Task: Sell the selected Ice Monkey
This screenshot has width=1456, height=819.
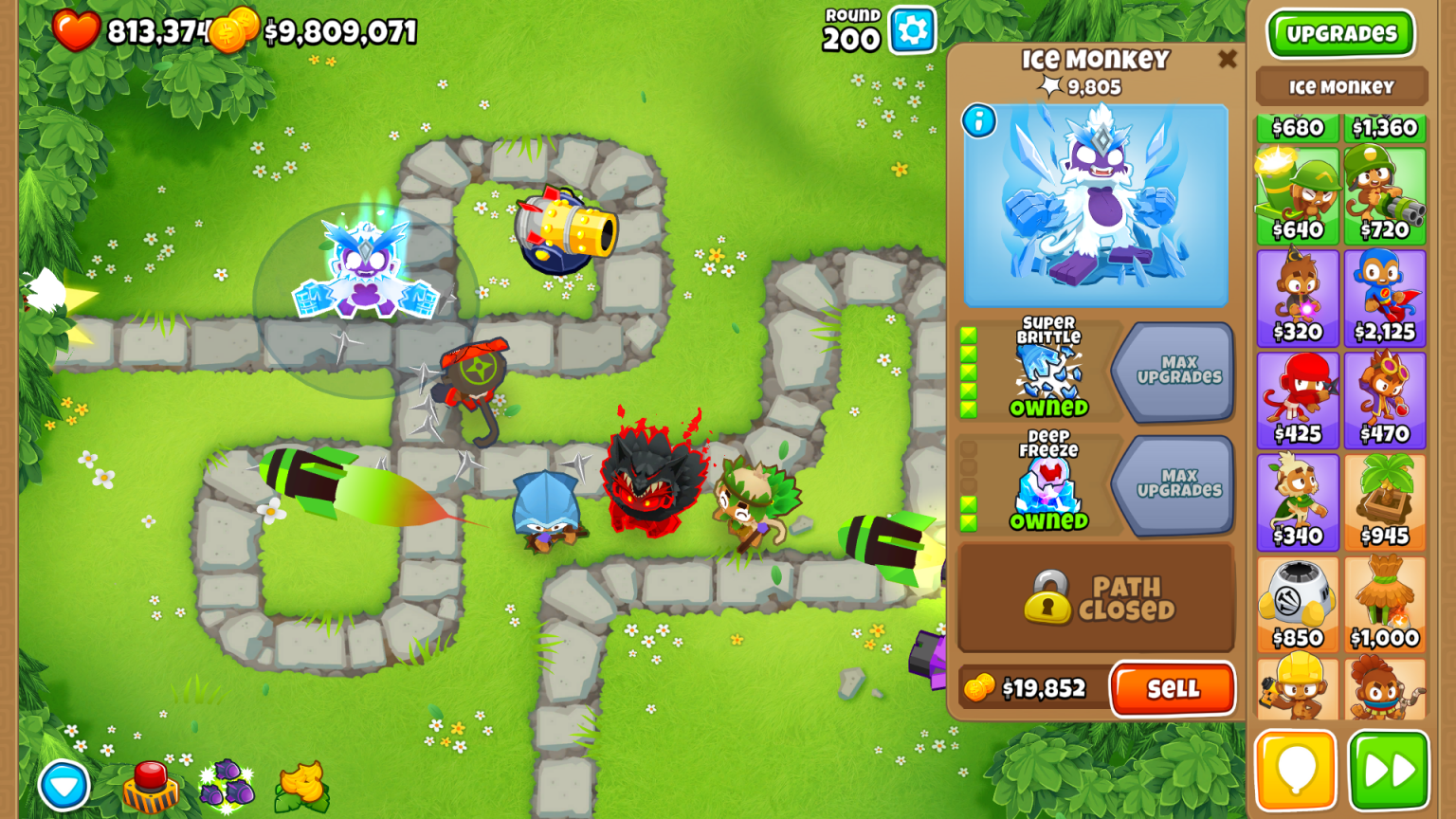Action: pyautogui.click(x=1173, y=689)
